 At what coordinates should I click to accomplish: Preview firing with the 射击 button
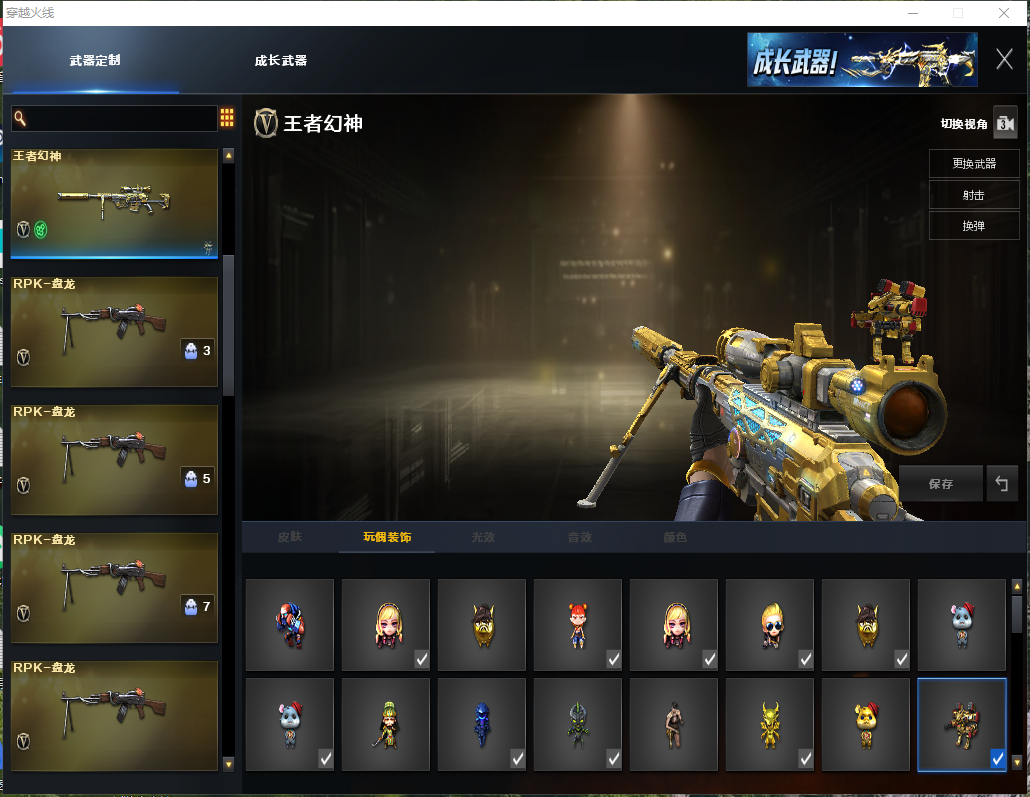[x=973, y=195]
